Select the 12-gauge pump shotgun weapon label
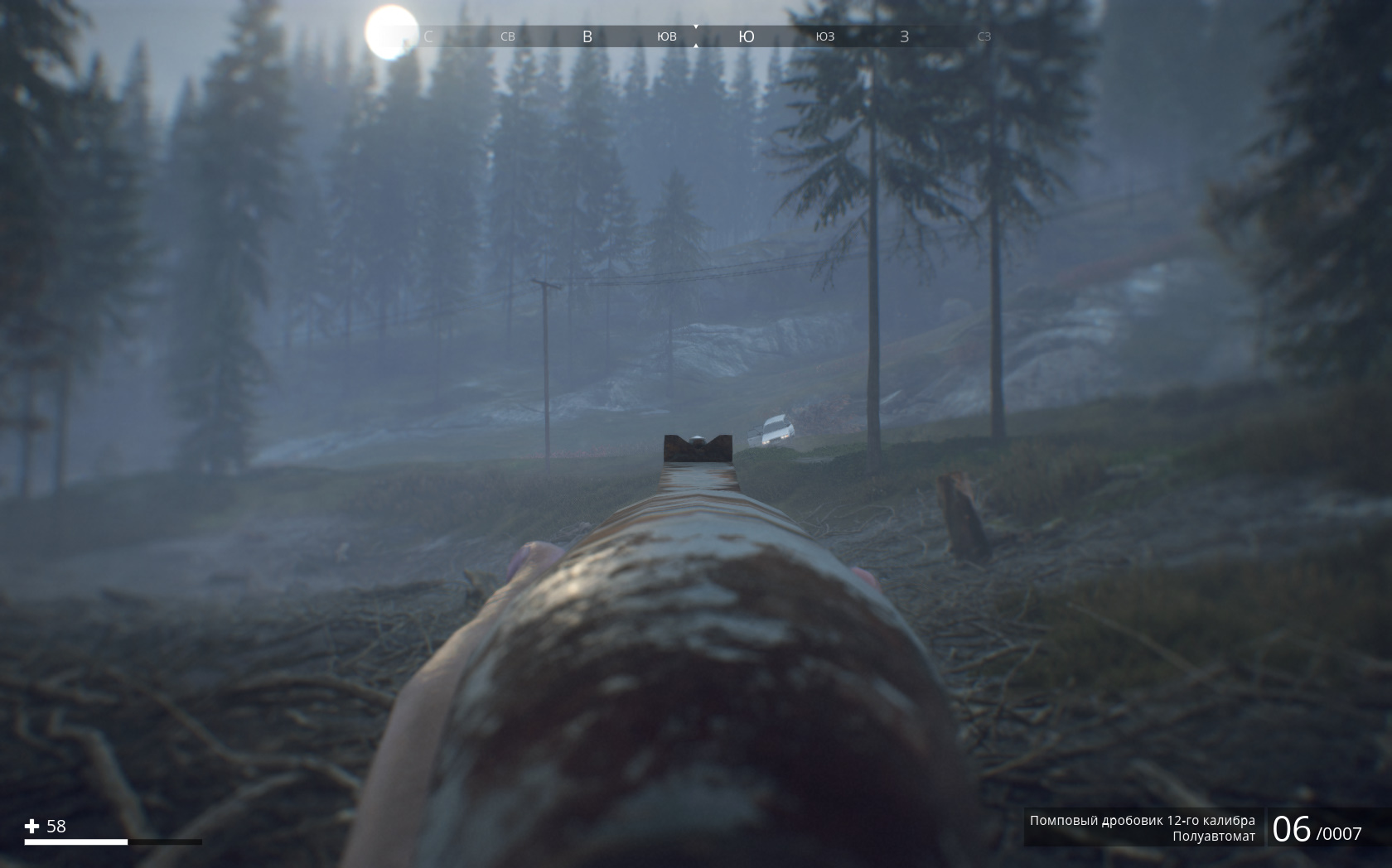The height and width of the screenshot is (868, 1392). [x=1142, y=820]
